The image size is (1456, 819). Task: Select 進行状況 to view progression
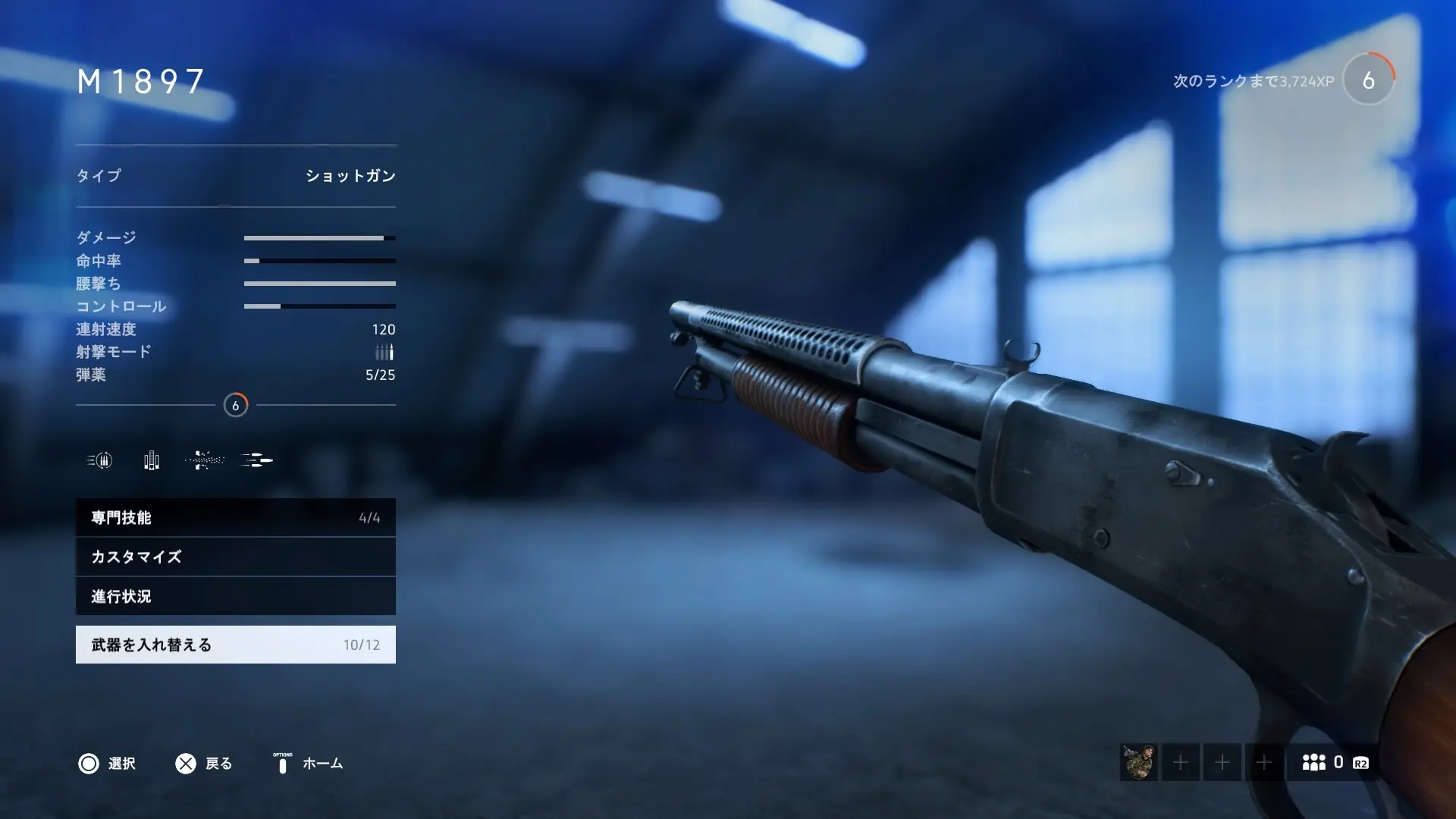235,596
